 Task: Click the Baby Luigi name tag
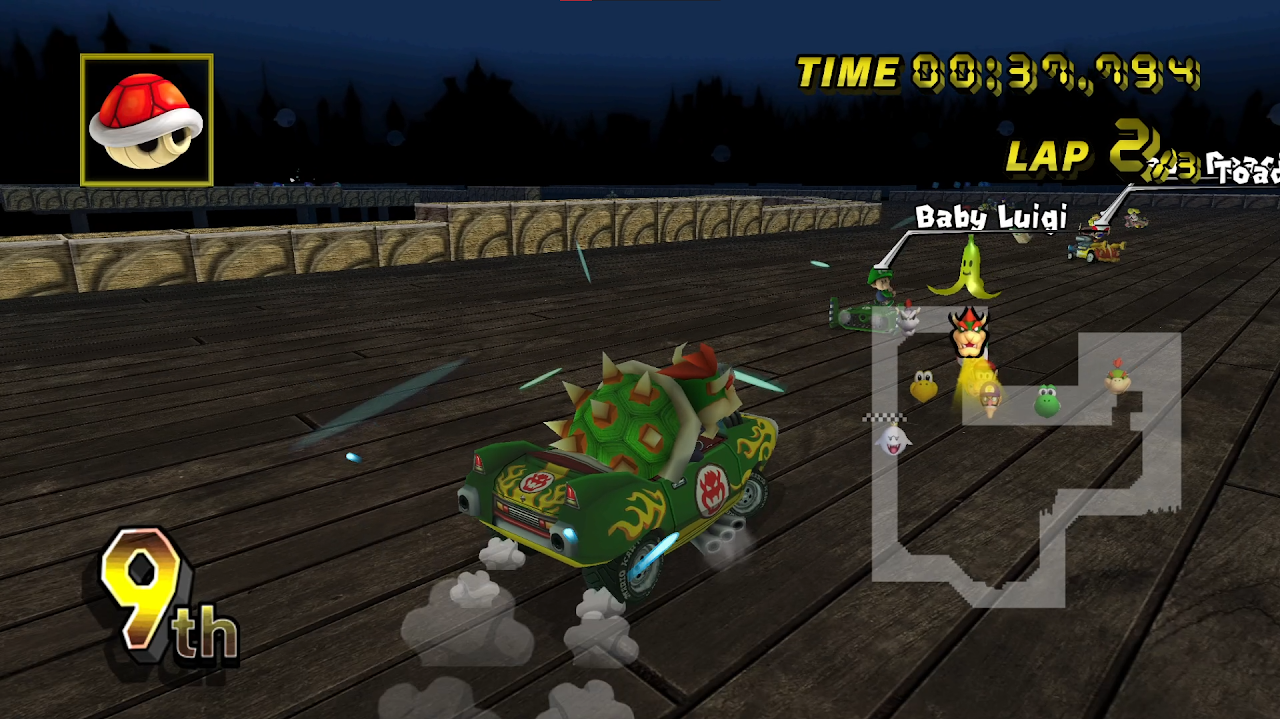(991, 217)
